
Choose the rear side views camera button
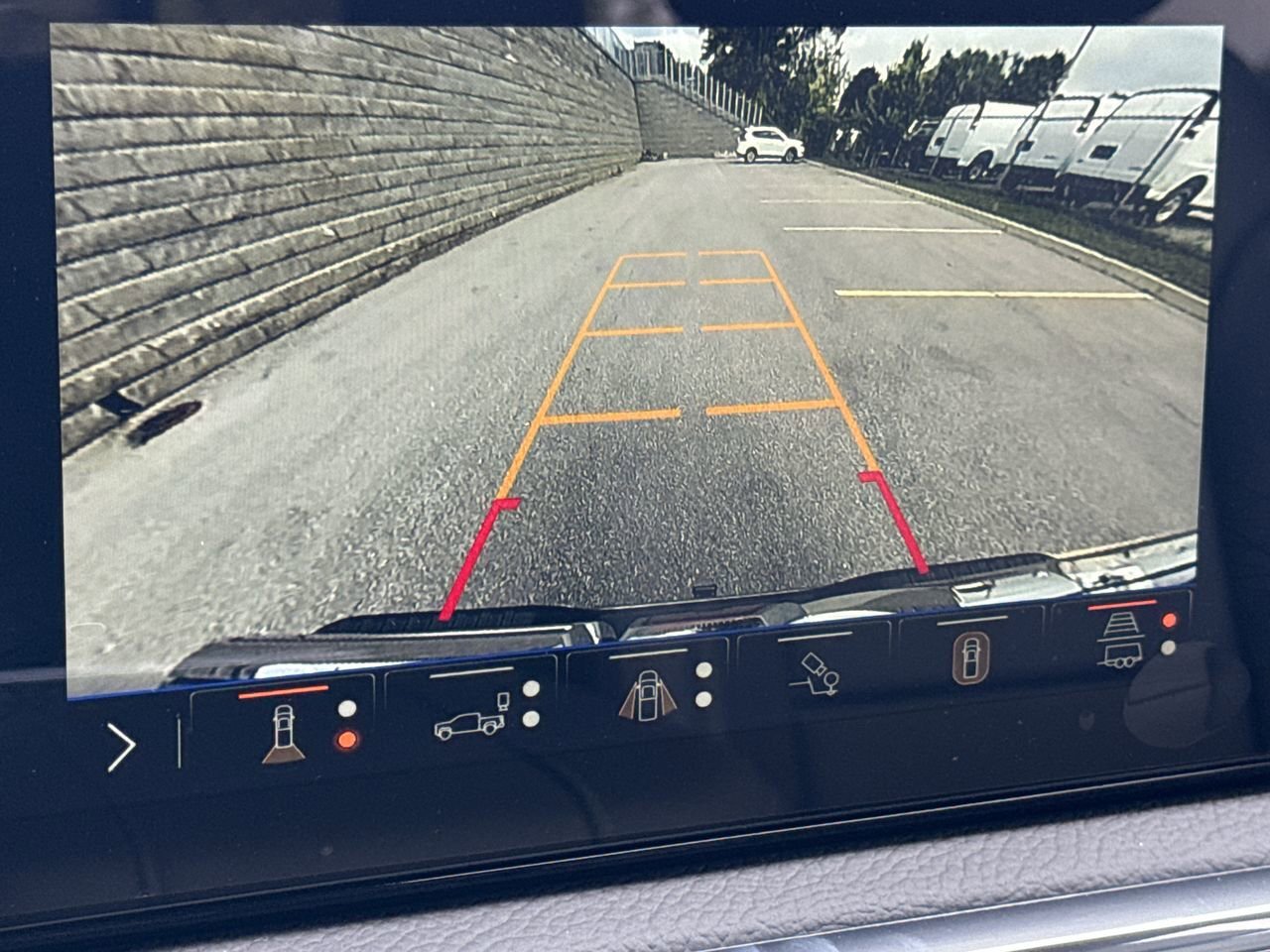pyautogui.click(x=647, y=693)
